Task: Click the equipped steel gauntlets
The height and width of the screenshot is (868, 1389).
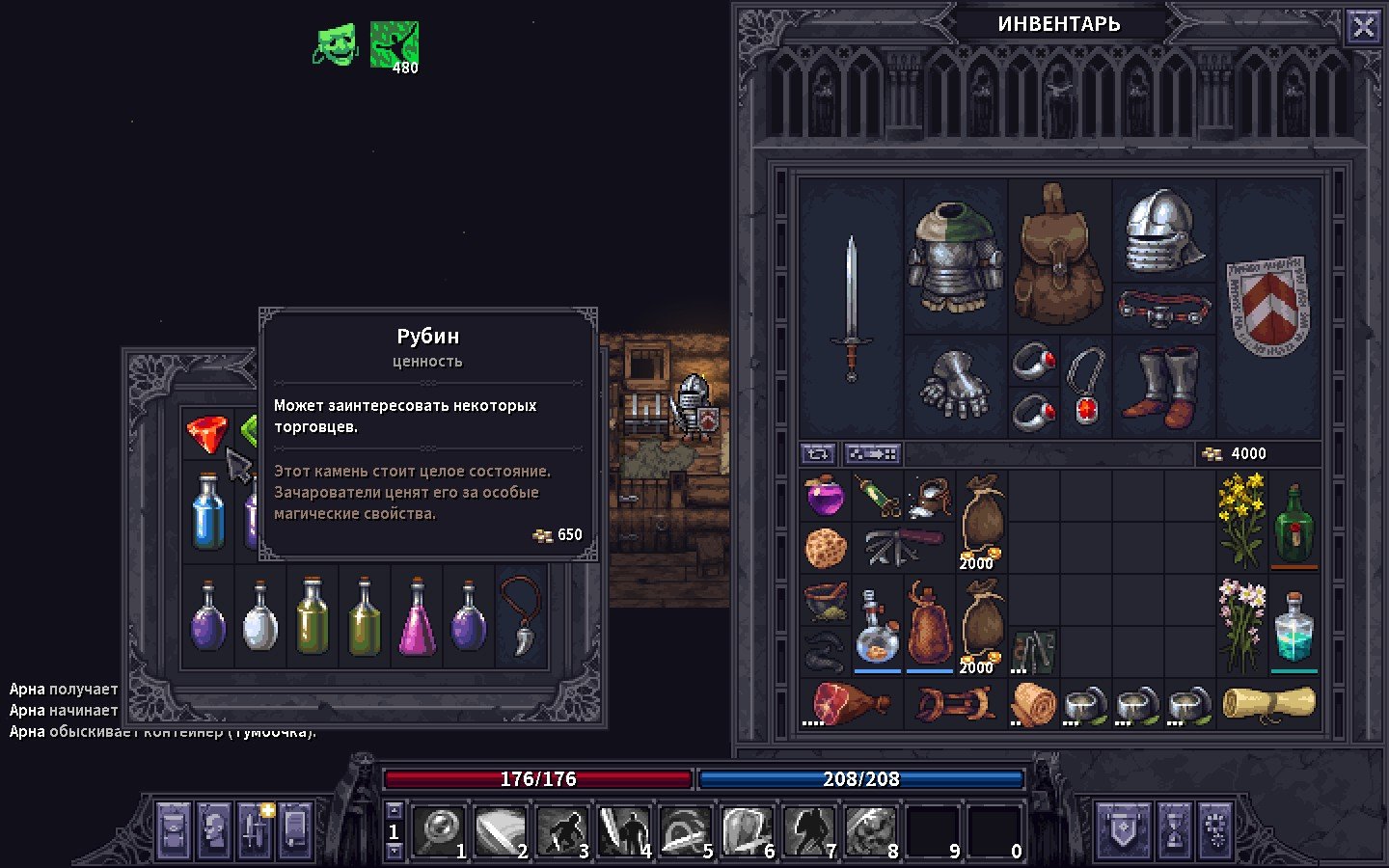Action: 955,386
